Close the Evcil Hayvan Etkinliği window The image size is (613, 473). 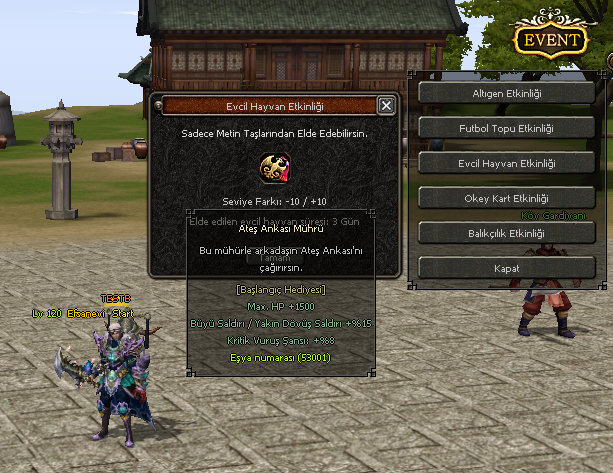point(387,105)
